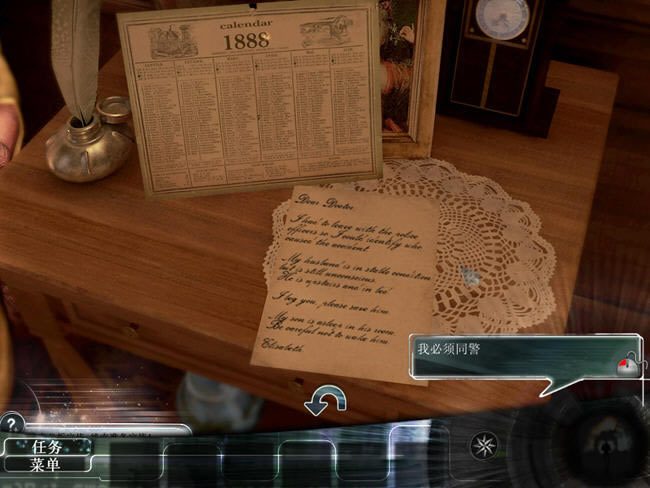Click the compass star icon

[x=486, y=445]
